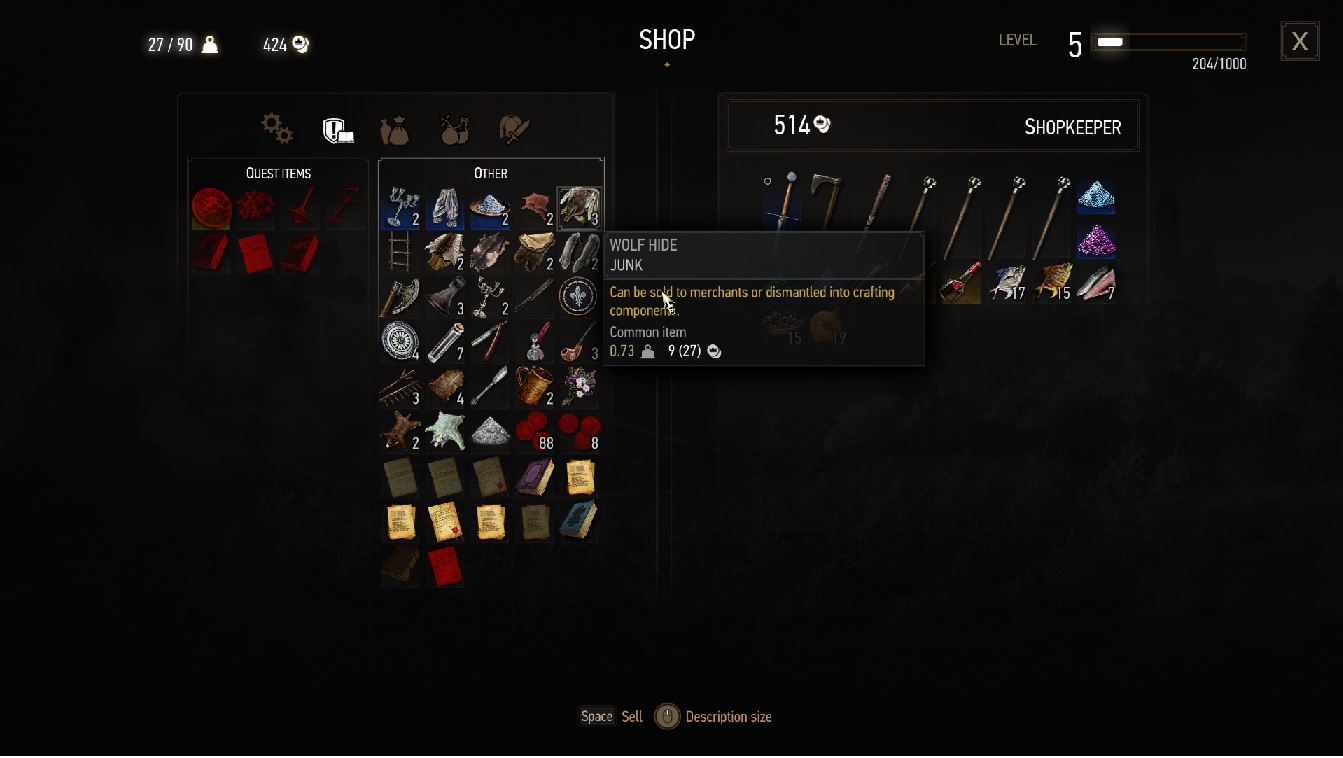Select the stack of 88 red seals
Viewport: 1343px width, 758px height.
coord(534,430)
